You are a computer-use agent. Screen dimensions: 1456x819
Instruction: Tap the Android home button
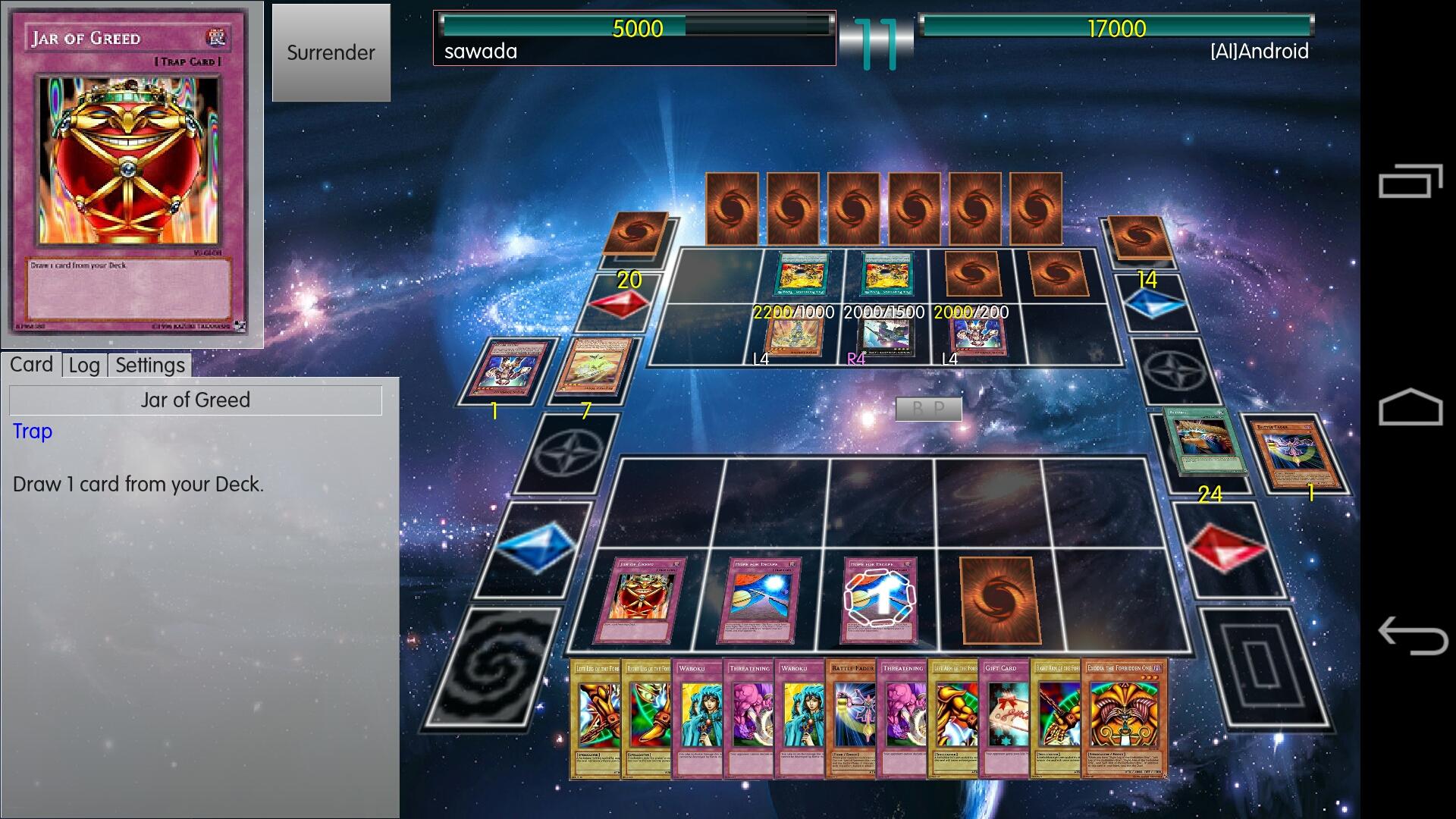(1410, 407)
